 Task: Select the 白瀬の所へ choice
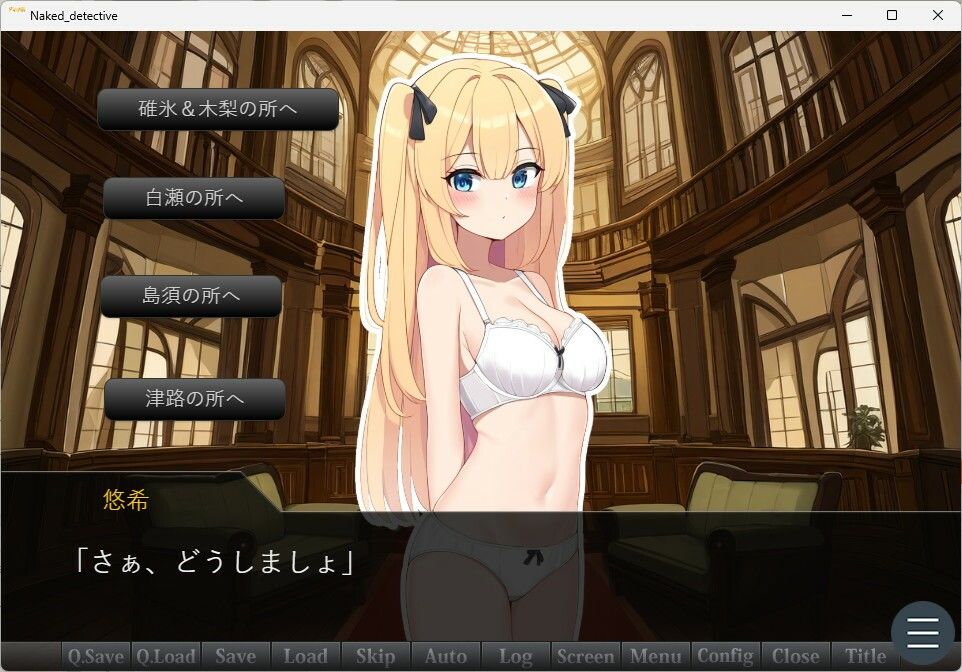pyautogui.click(x=194, y=198)
